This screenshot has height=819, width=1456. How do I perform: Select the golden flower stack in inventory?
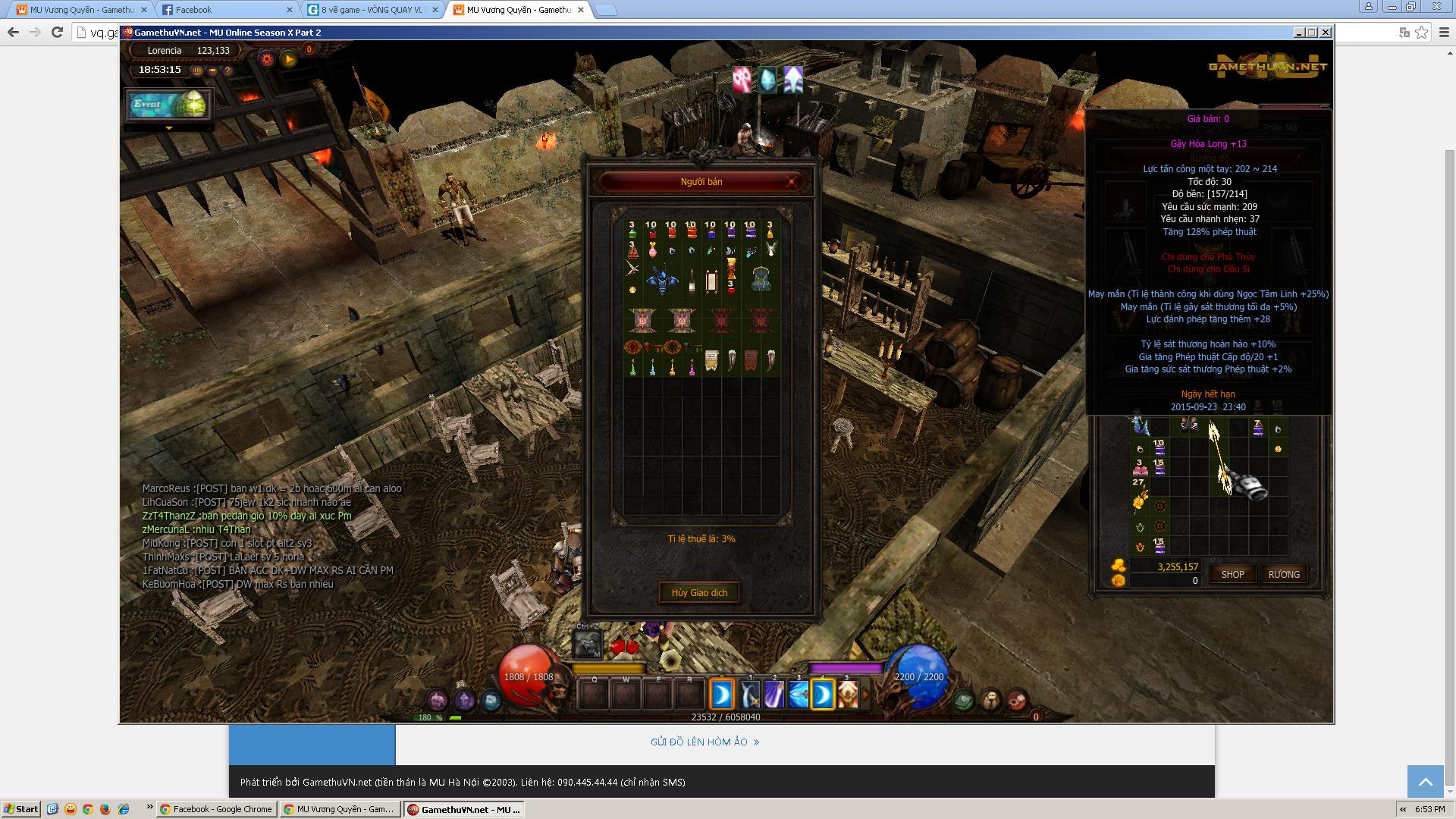1139,497
